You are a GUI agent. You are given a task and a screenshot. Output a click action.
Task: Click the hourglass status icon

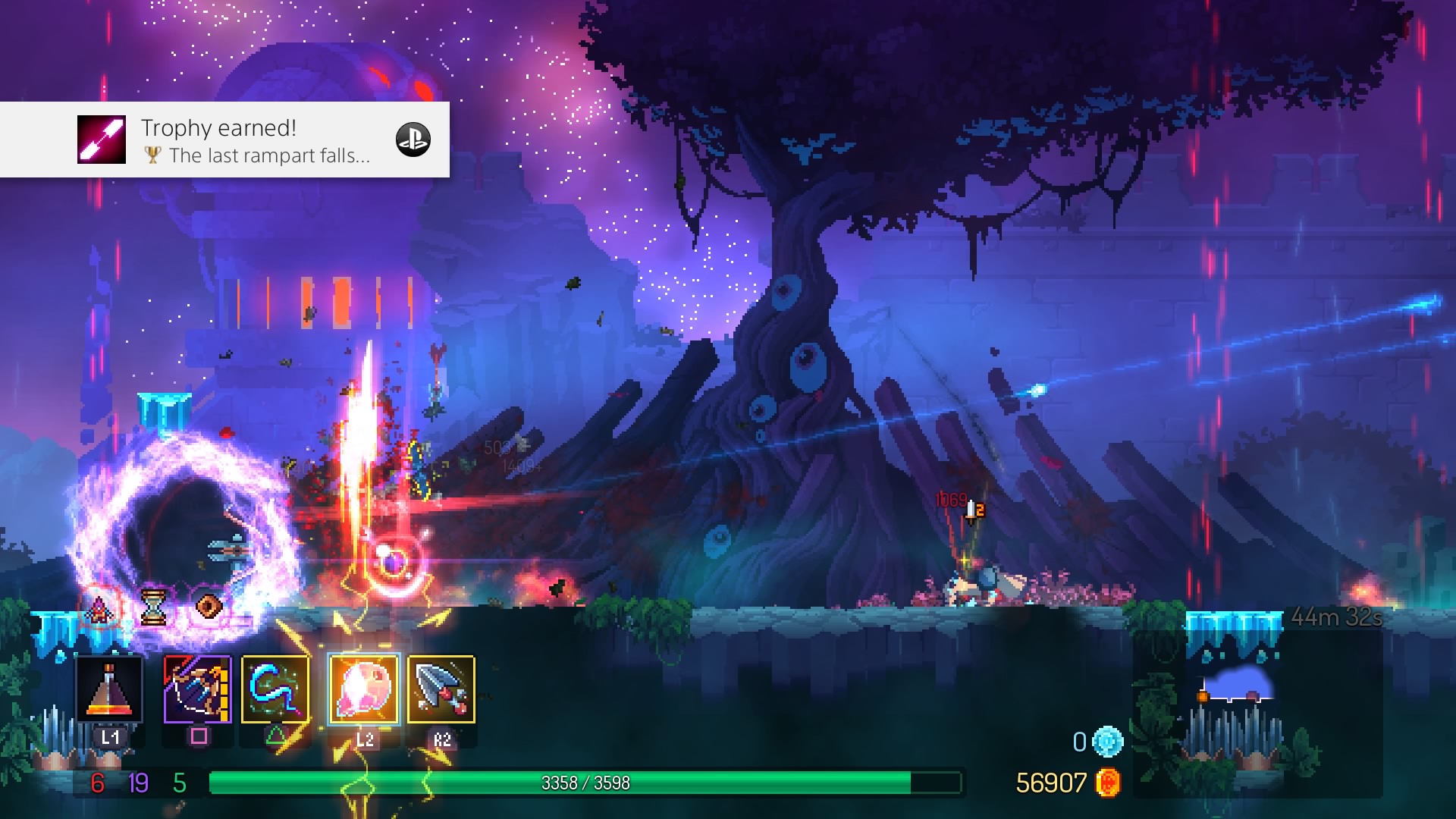[x=153, y=607]
